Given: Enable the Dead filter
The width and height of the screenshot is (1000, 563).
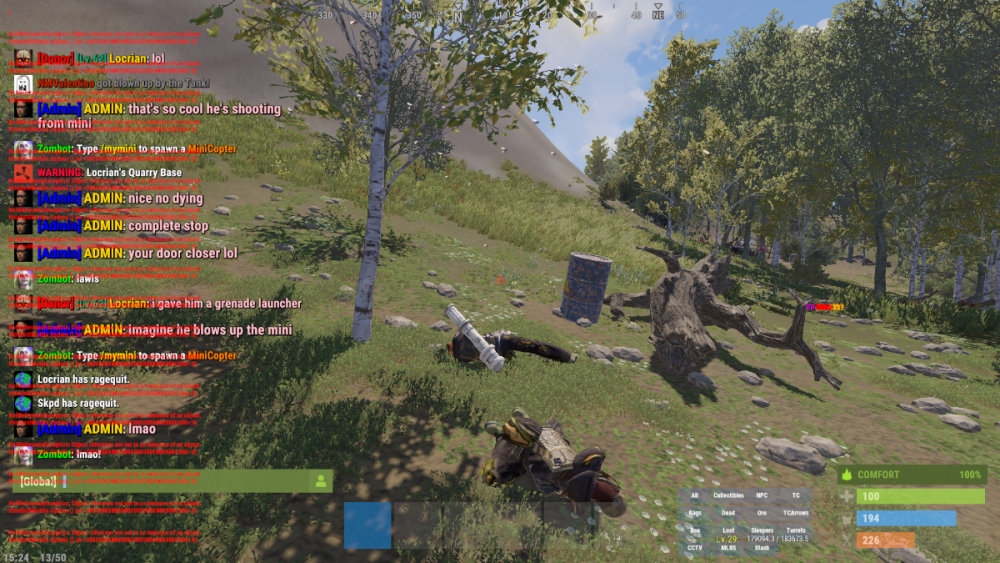Looking at the screenshot, I should click(x=728, y=512).
